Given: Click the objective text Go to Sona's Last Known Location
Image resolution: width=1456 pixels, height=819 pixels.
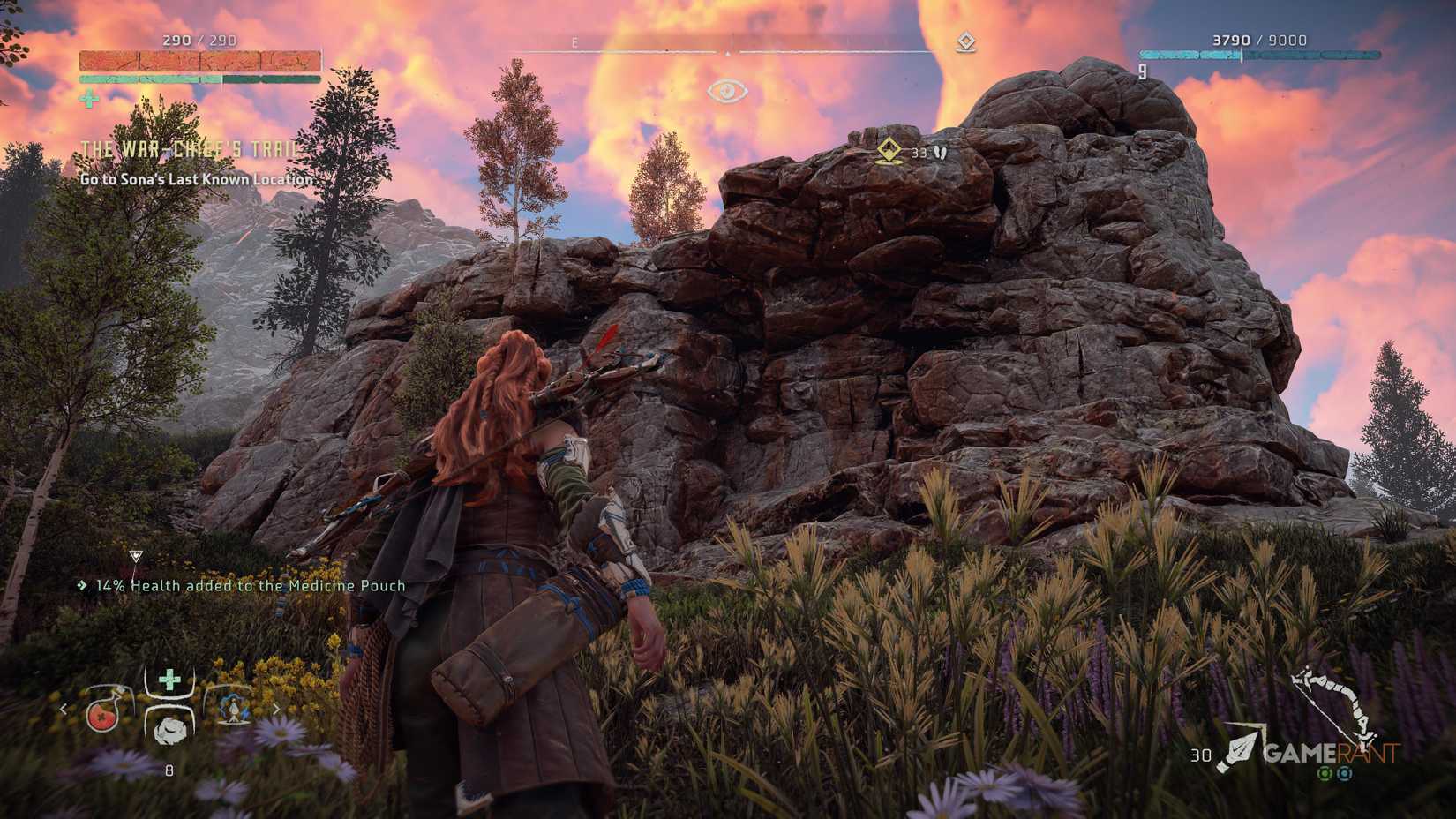Looking at the screenshot, I should pos(196,179).
